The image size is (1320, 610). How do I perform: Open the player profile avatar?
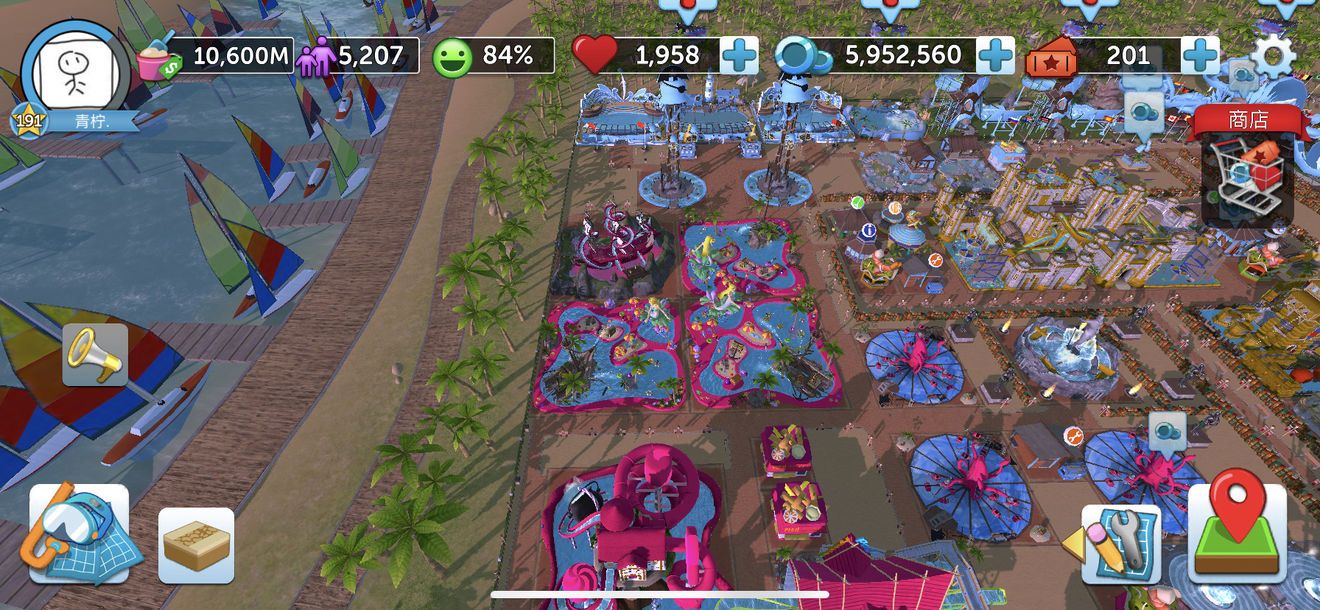pyautogui.click(x=76, y=72)
